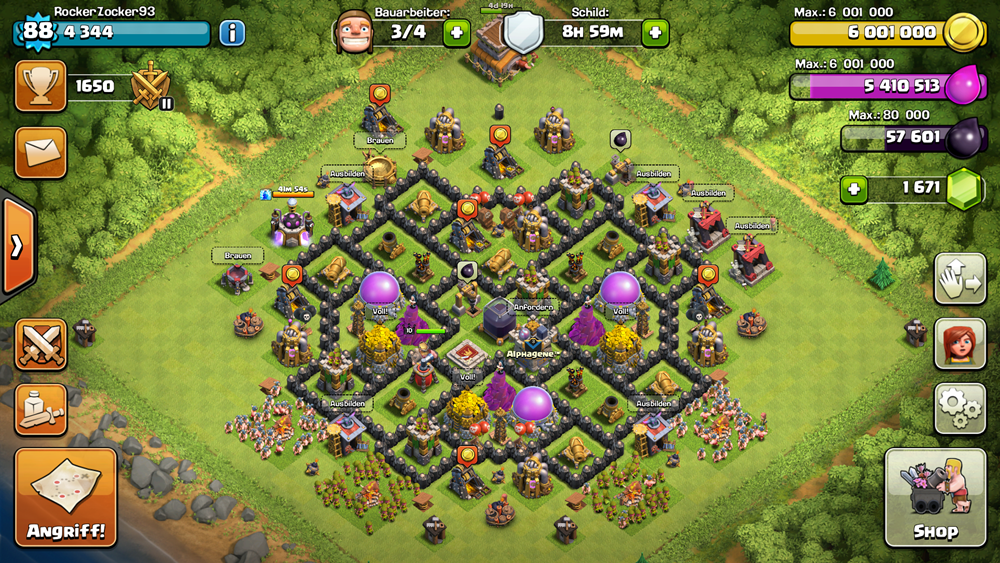Open the trophy leaderboard button
Viewport: 1000px width, 563px height.
click(41, 86)
